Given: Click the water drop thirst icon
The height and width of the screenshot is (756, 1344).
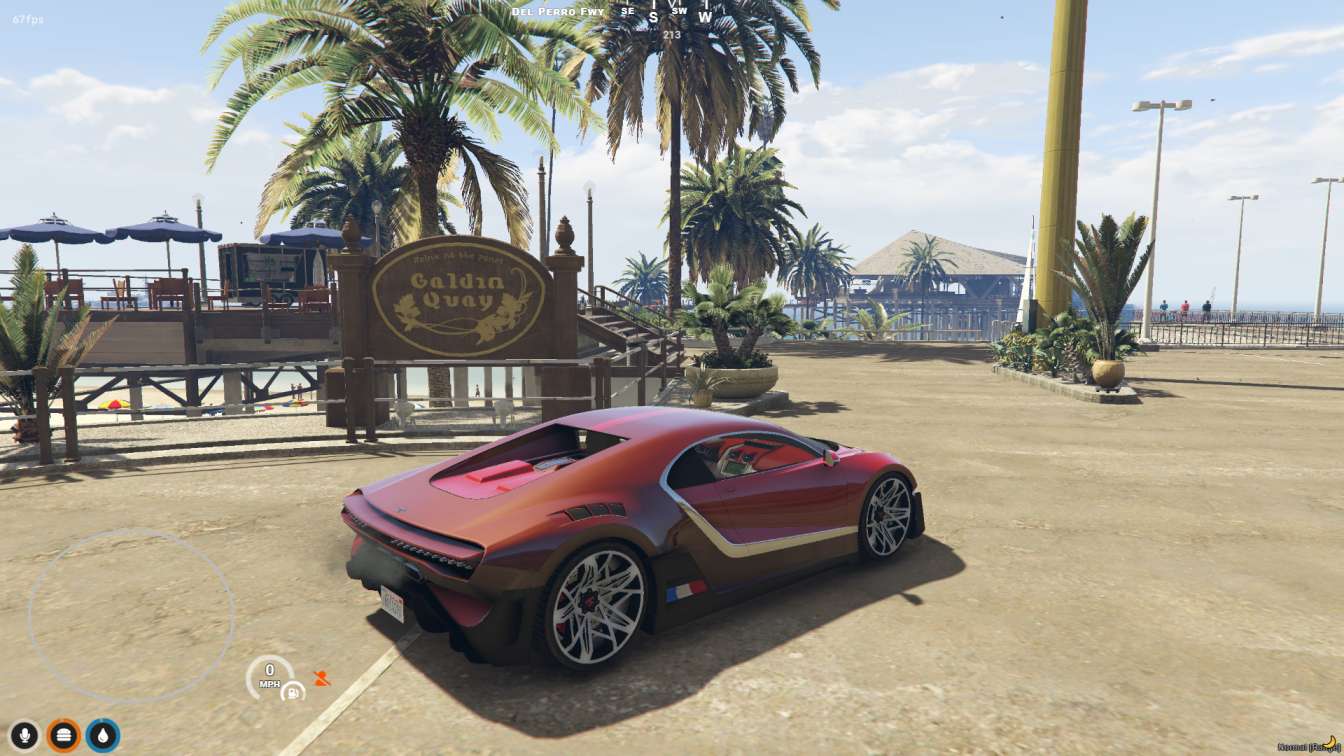Looking at the screenshot, I should pyautogui.click(x=103, y=736).
